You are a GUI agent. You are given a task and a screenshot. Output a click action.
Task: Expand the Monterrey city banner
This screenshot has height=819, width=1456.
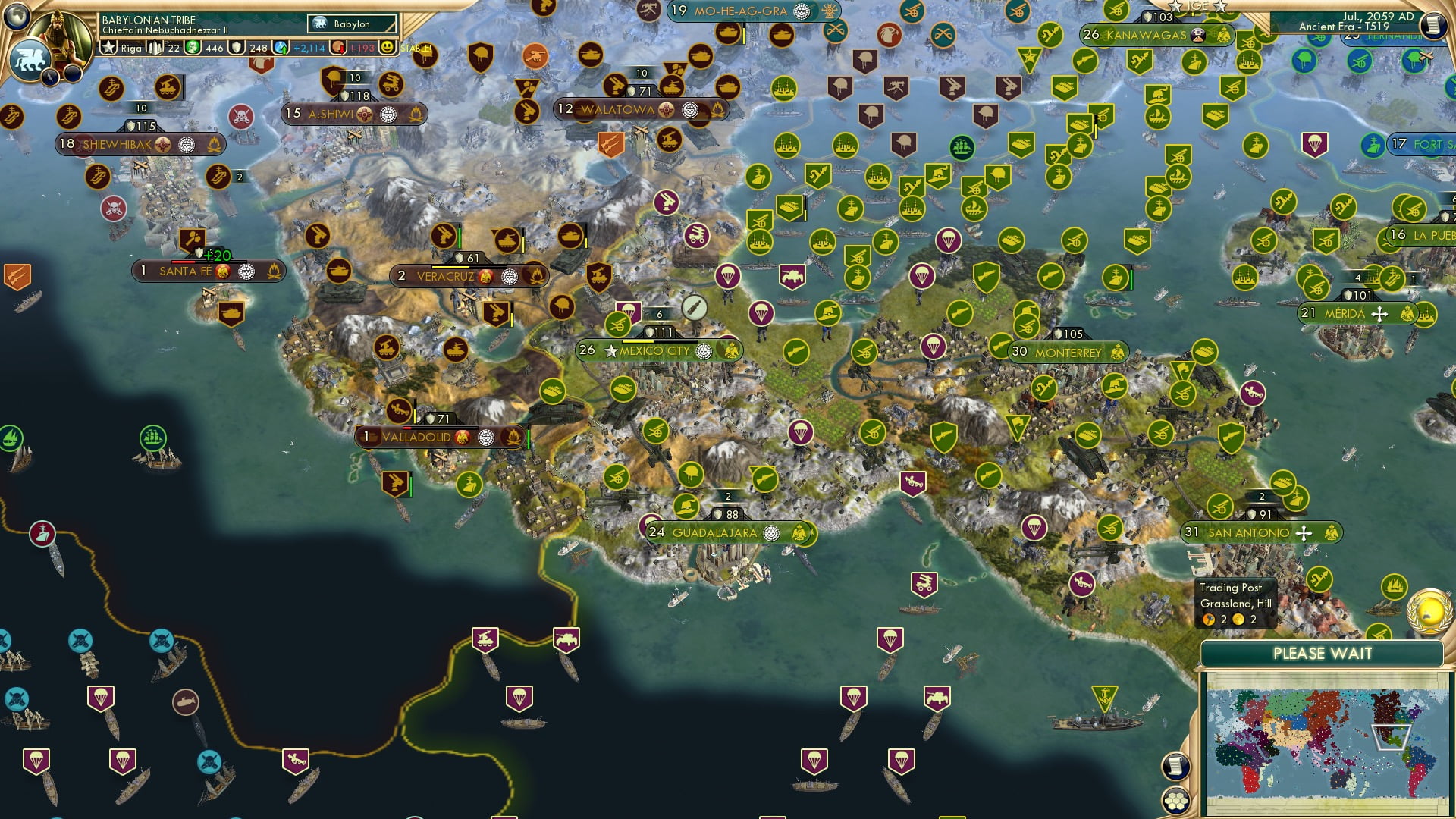pos(1068,353)
